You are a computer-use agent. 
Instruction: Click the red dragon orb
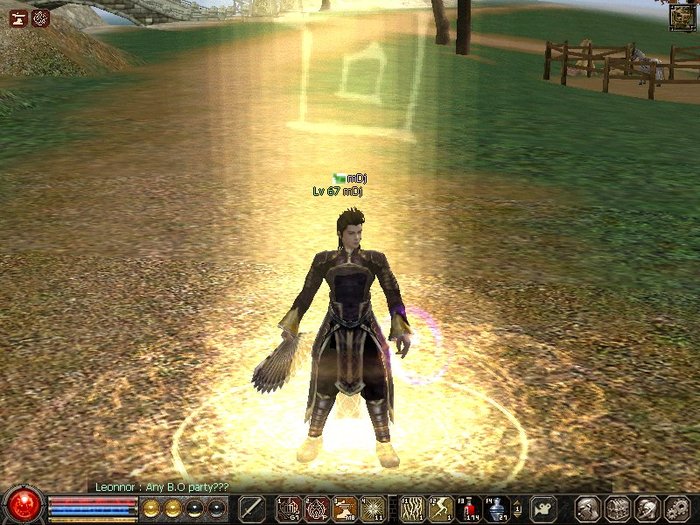coord(22,504)
